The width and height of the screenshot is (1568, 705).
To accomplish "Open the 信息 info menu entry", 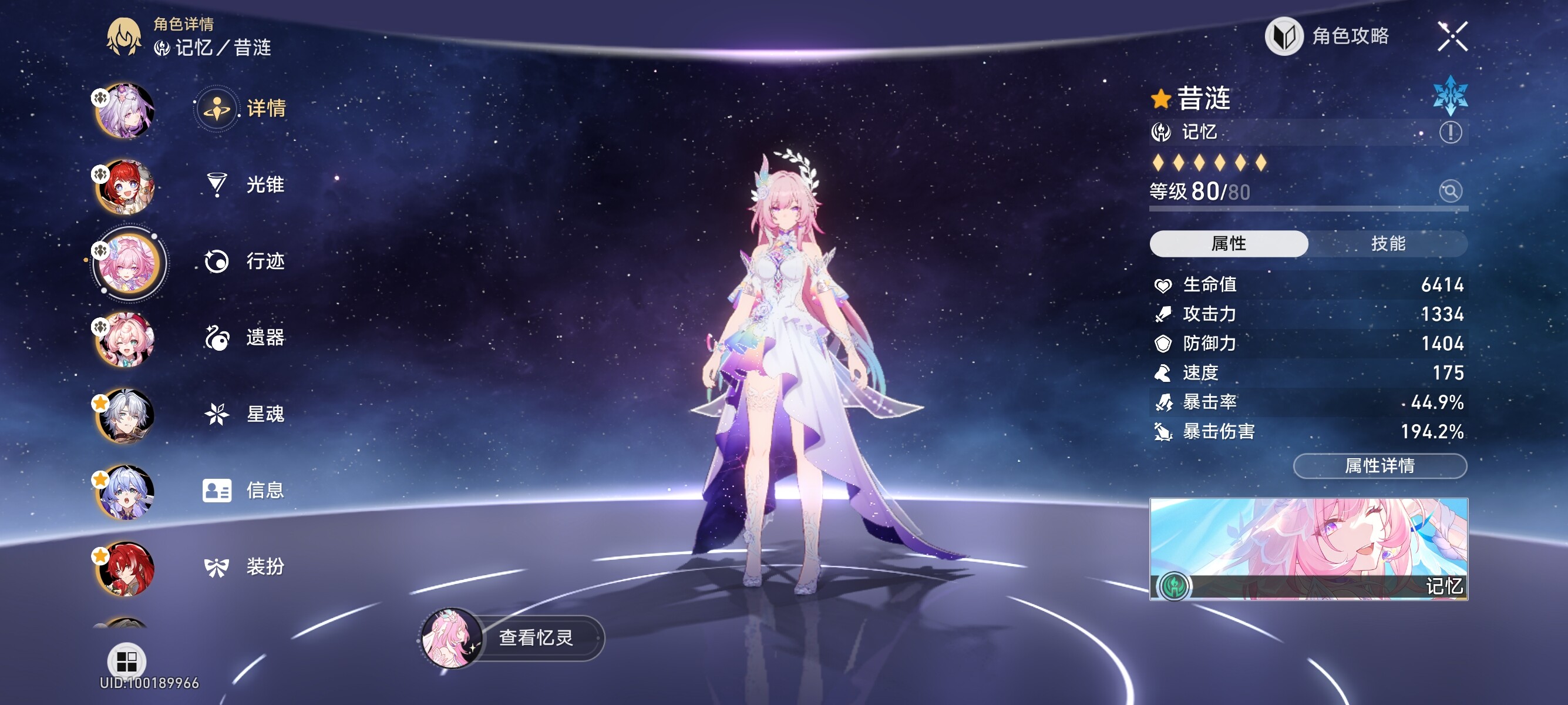I will coord(244,490).
